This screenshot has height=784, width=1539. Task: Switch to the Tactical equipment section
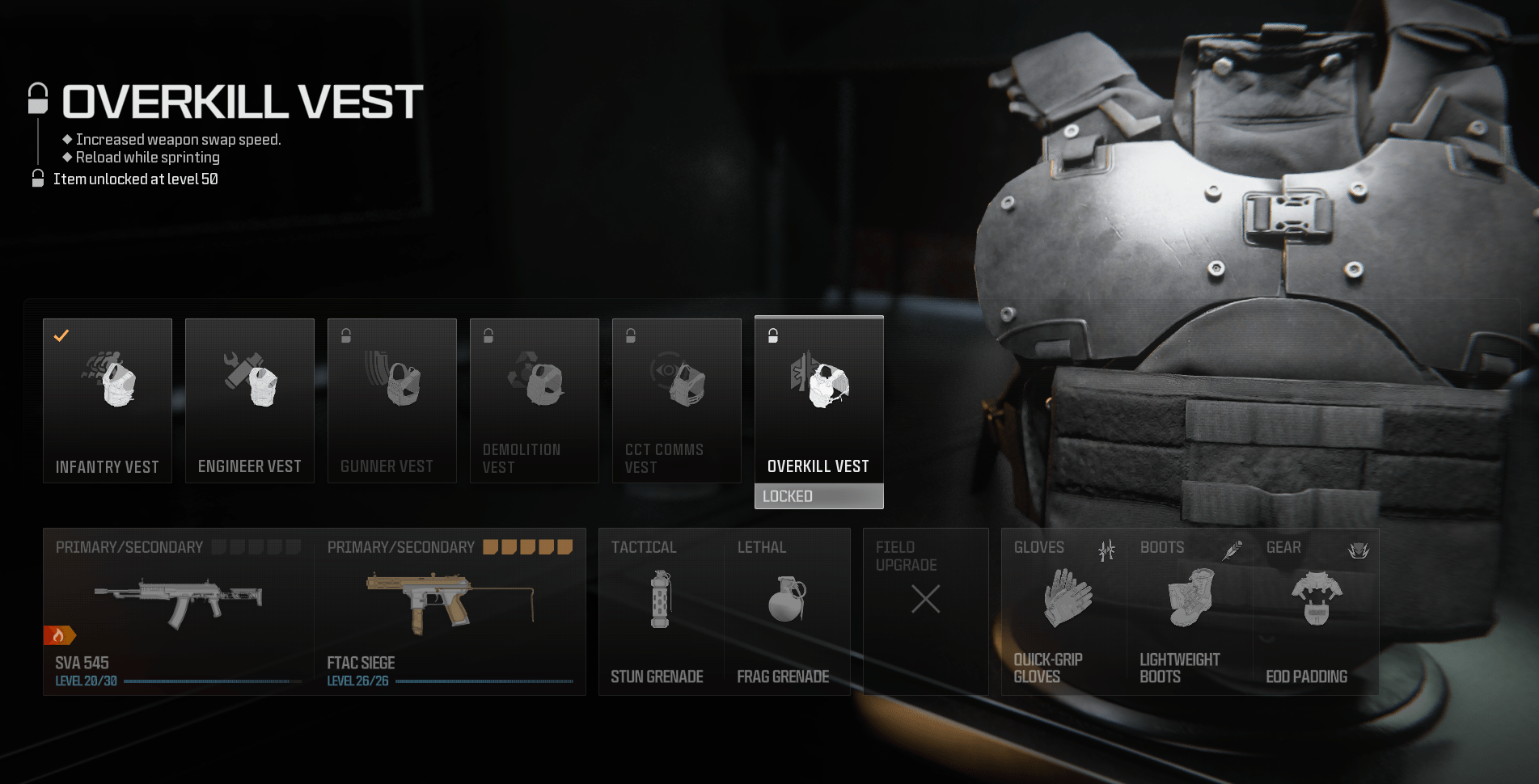click(644, 547)
